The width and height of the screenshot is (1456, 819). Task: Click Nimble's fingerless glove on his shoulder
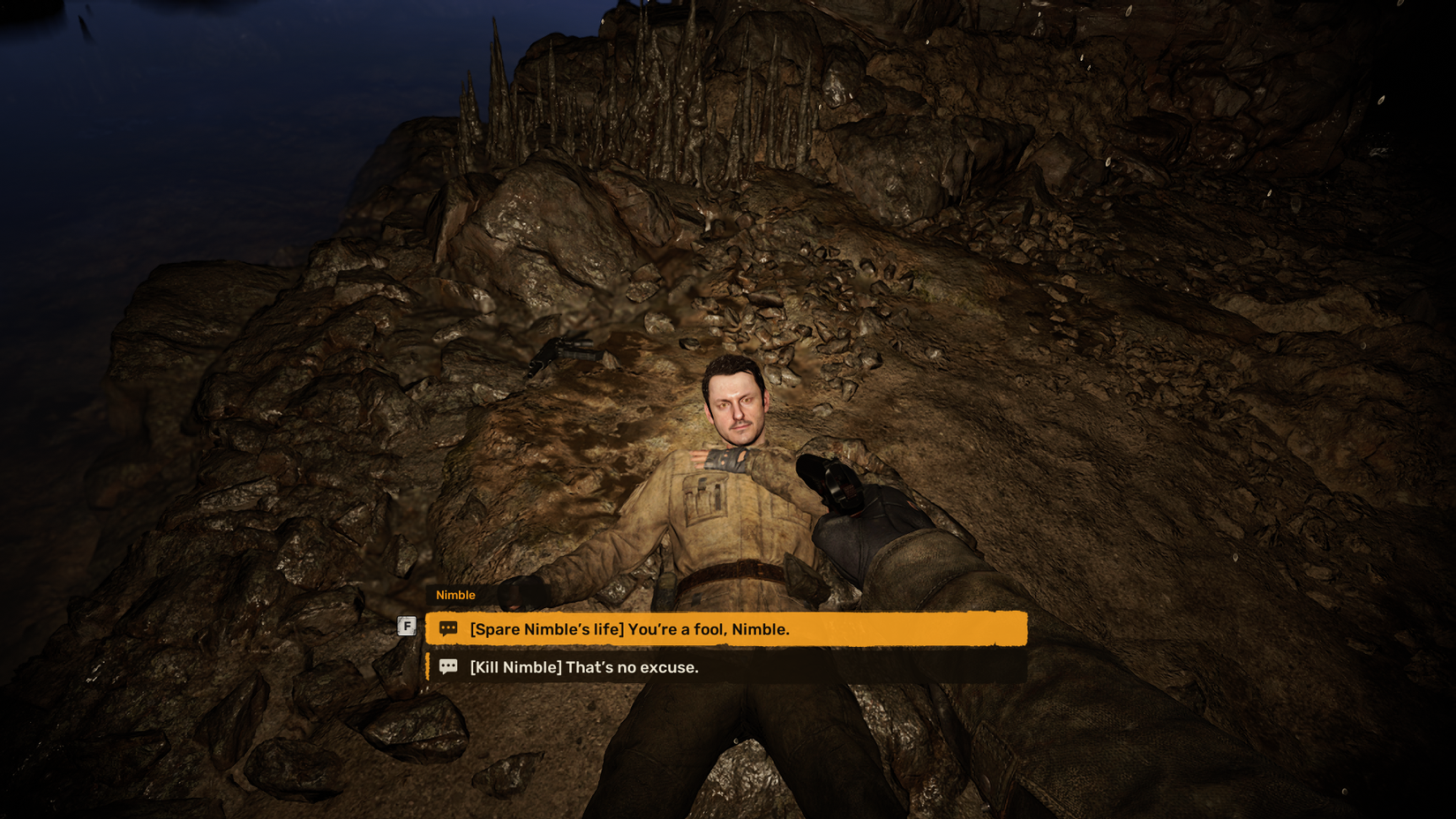725,459
